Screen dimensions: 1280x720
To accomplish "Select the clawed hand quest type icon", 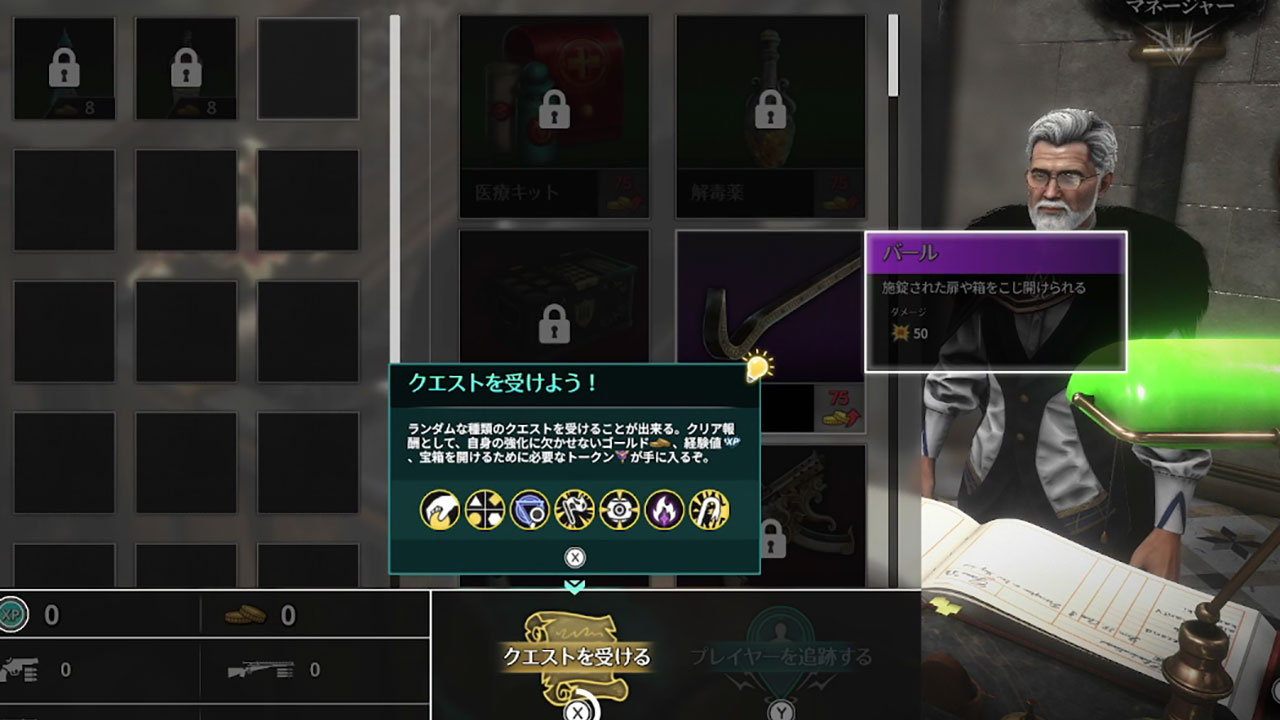I will tap(441, 510).
